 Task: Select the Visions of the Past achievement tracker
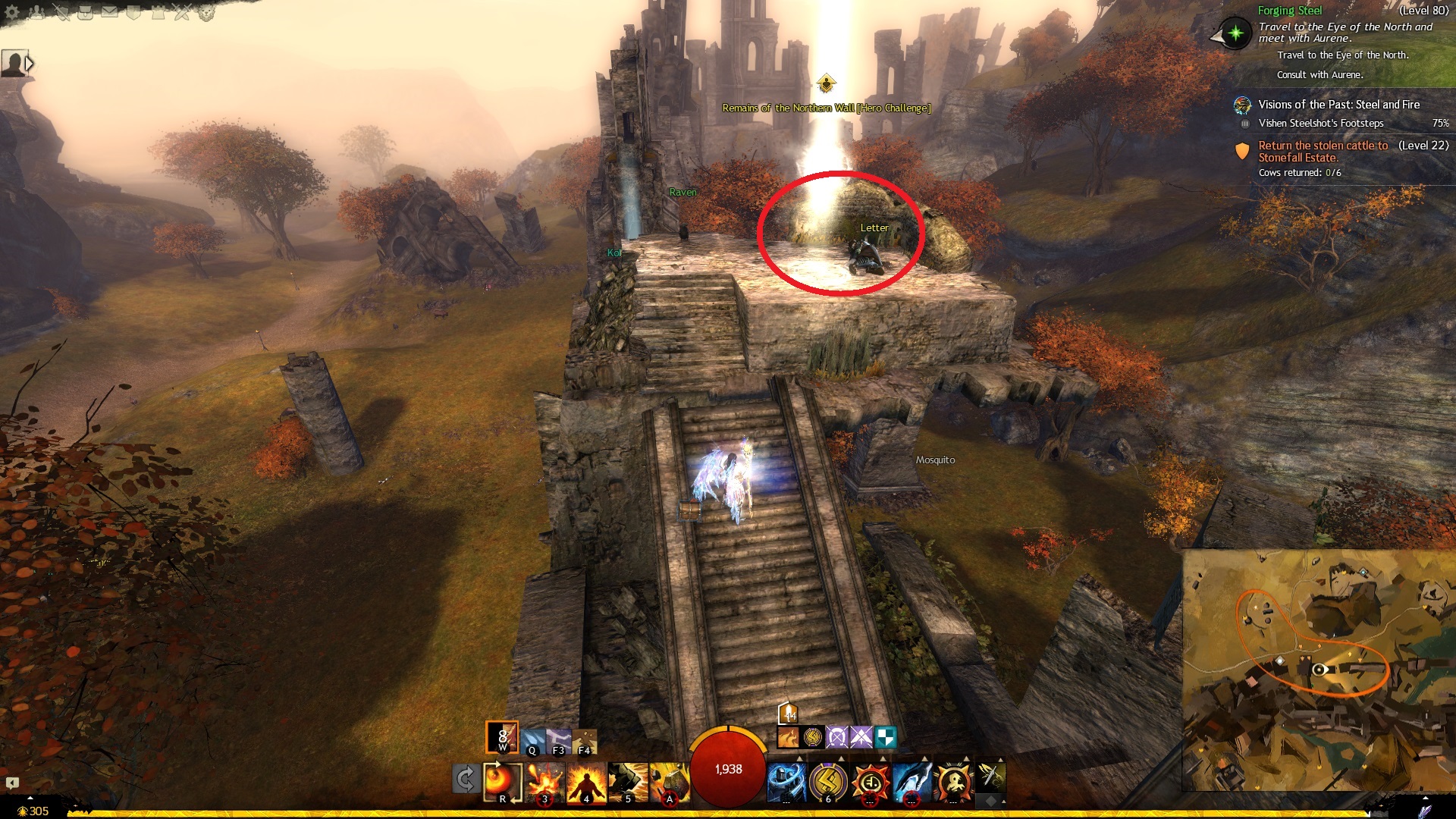tap(1338, 105)
